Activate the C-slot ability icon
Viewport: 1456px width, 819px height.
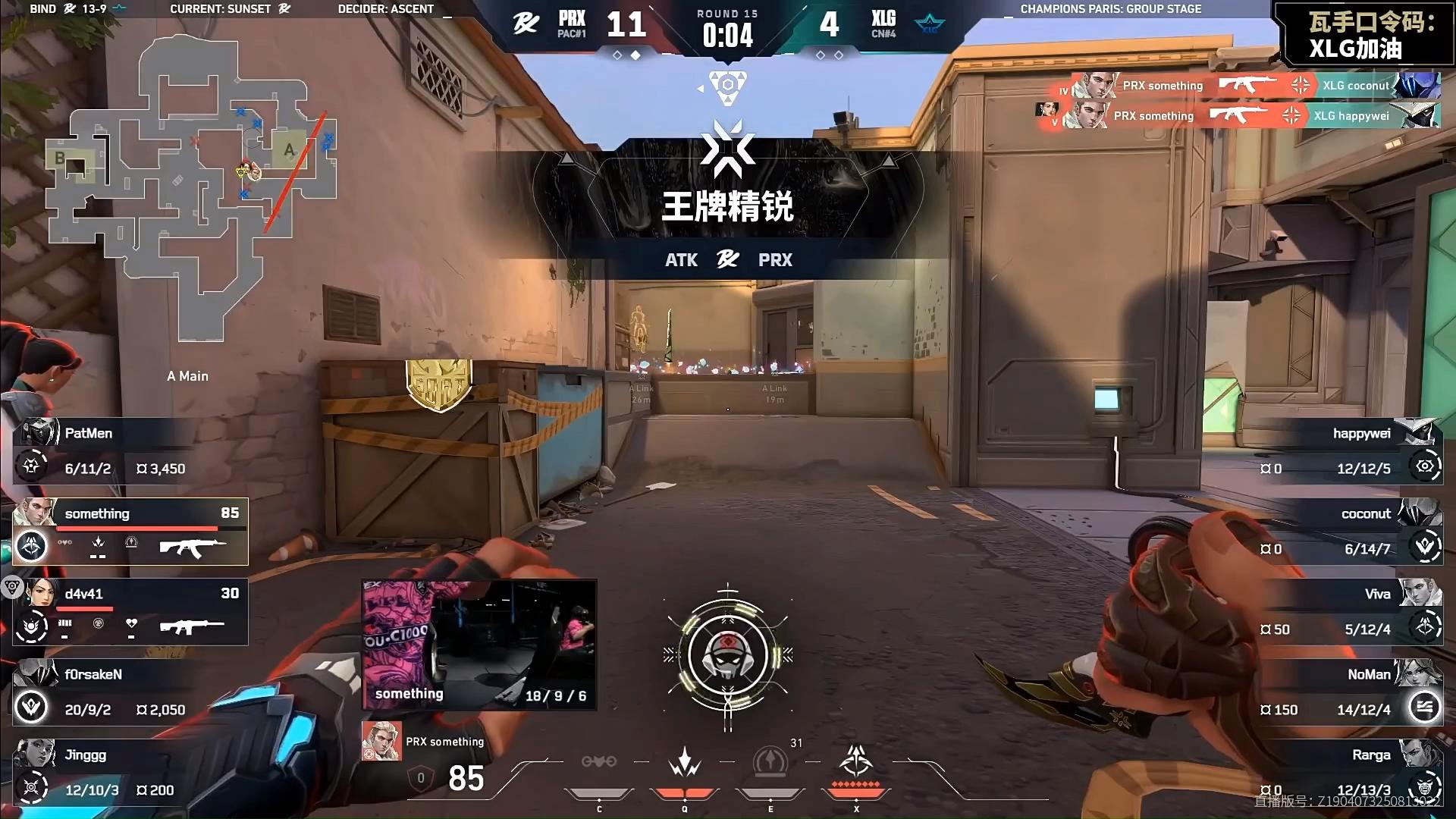(x=599, y=762)
